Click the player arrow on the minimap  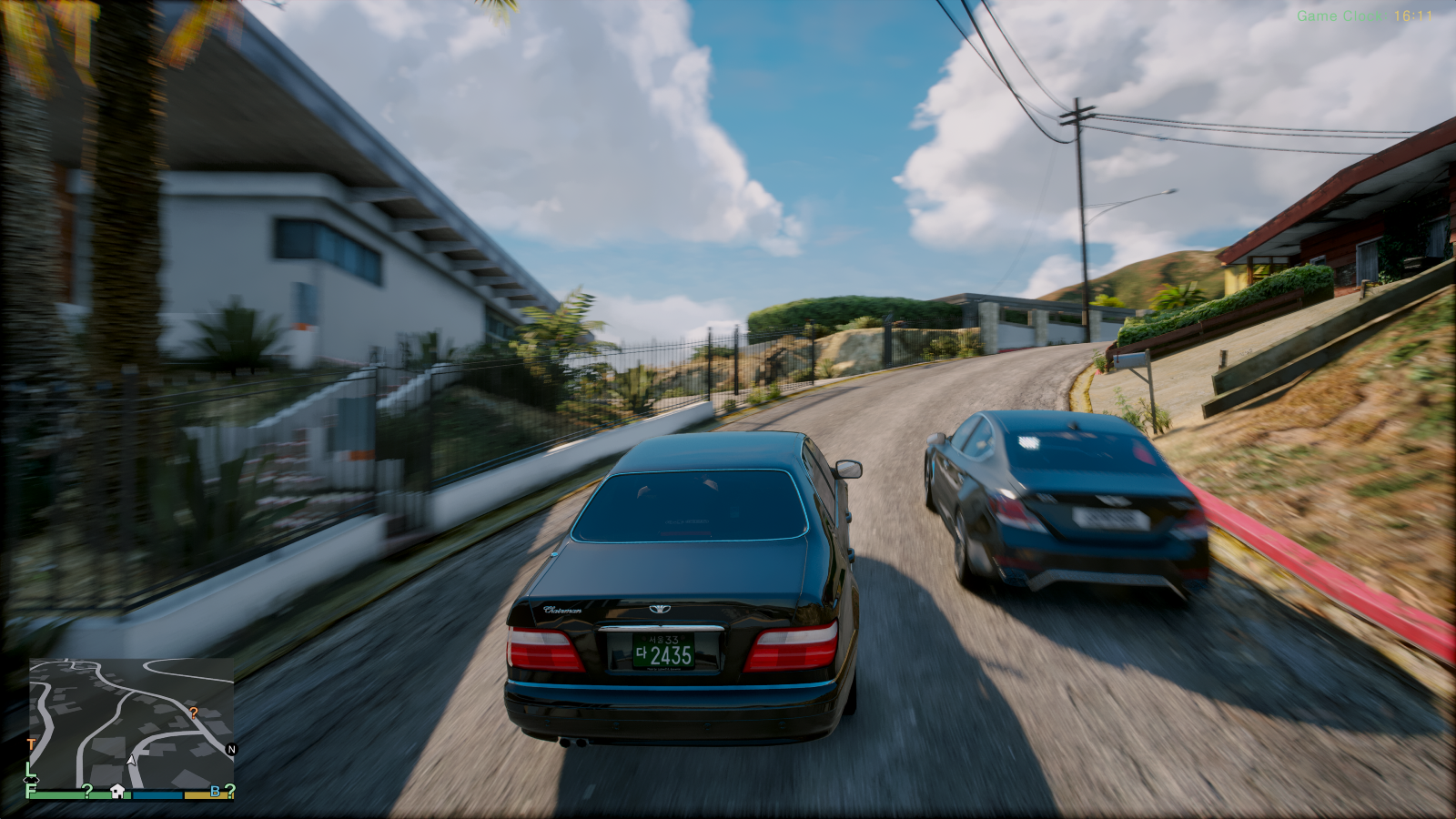[132, 760]
